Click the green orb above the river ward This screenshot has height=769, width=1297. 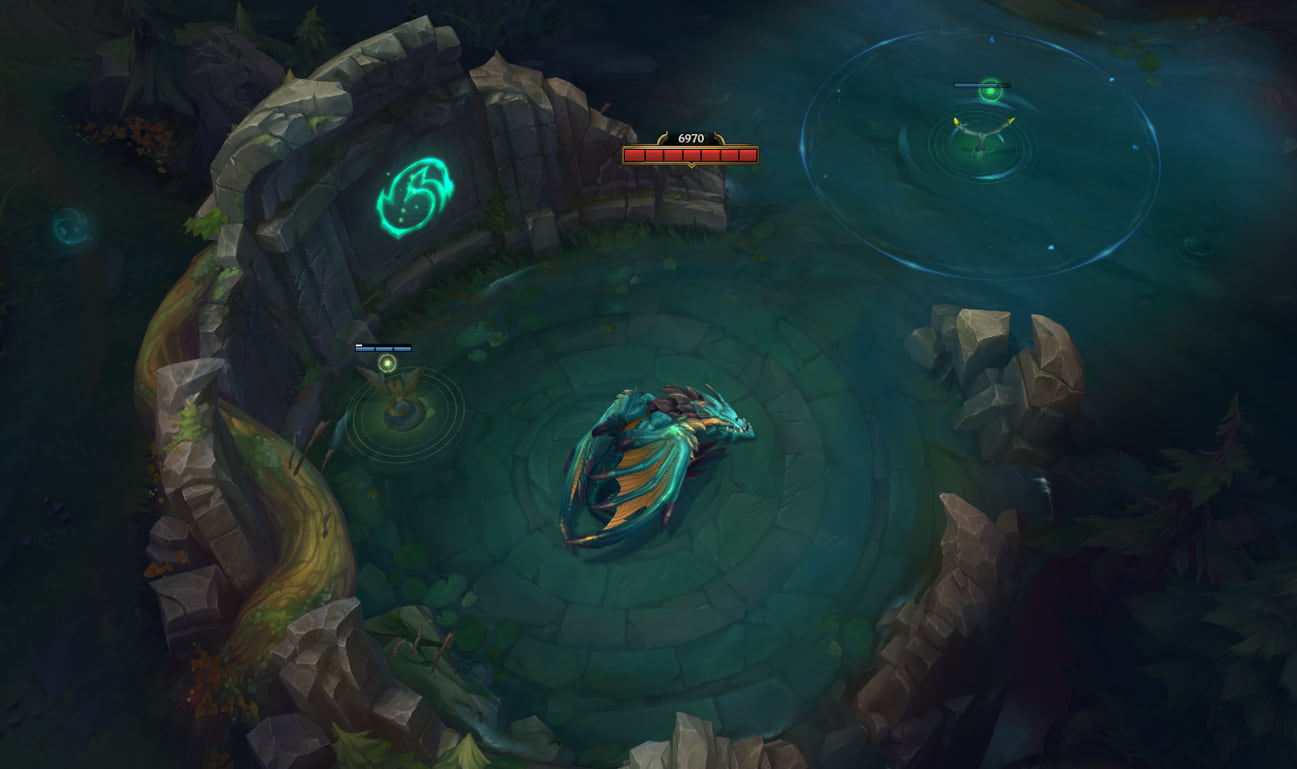click(x=990, y=91)
